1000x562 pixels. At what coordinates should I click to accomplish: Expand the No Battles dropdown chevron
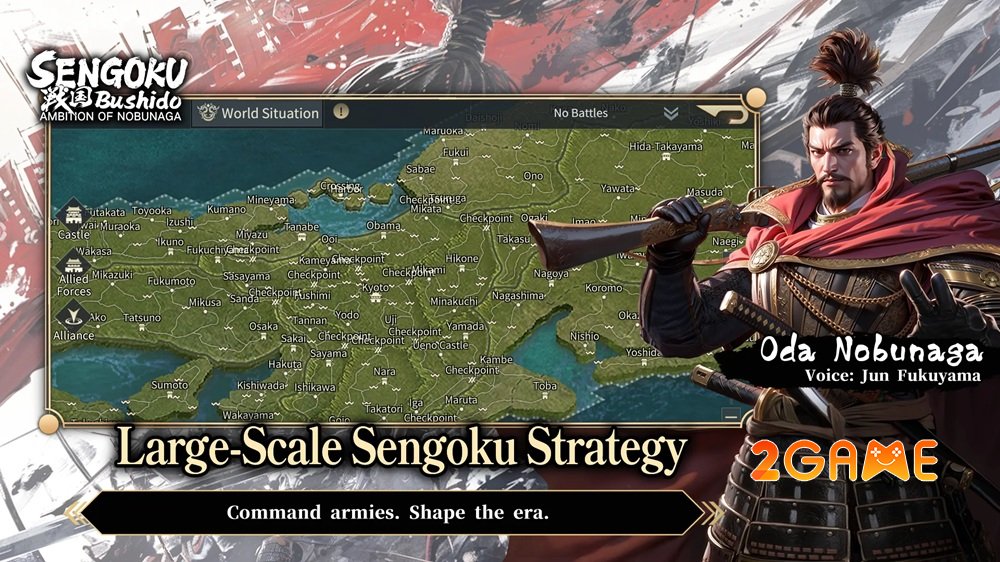tap(671, 113)
